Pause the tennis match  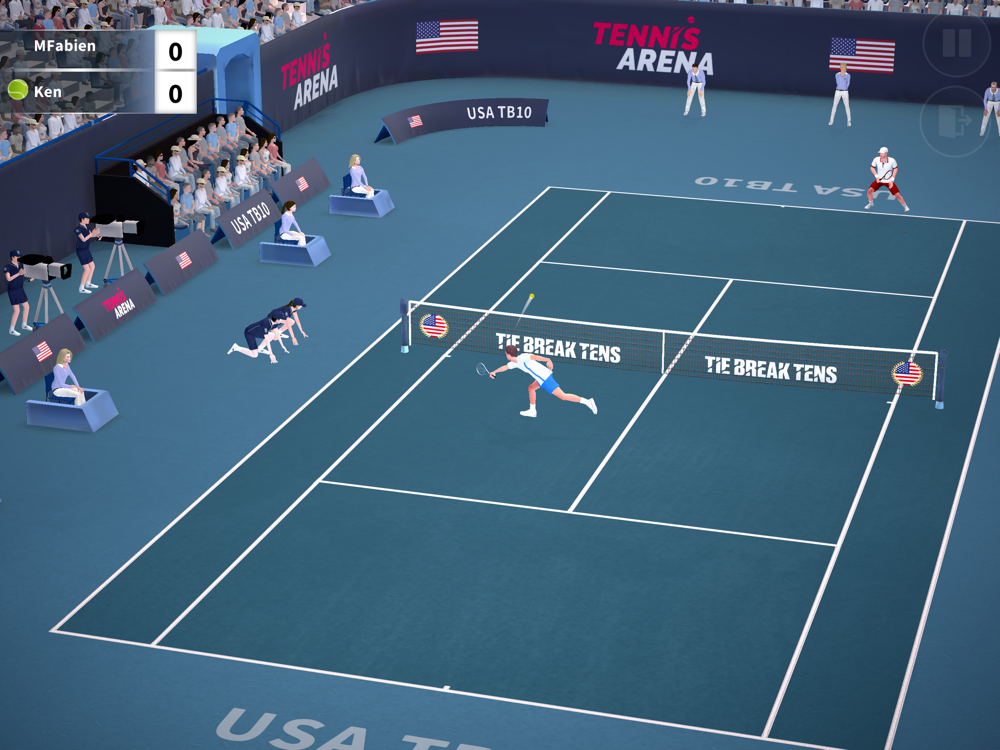pos(956,43)
